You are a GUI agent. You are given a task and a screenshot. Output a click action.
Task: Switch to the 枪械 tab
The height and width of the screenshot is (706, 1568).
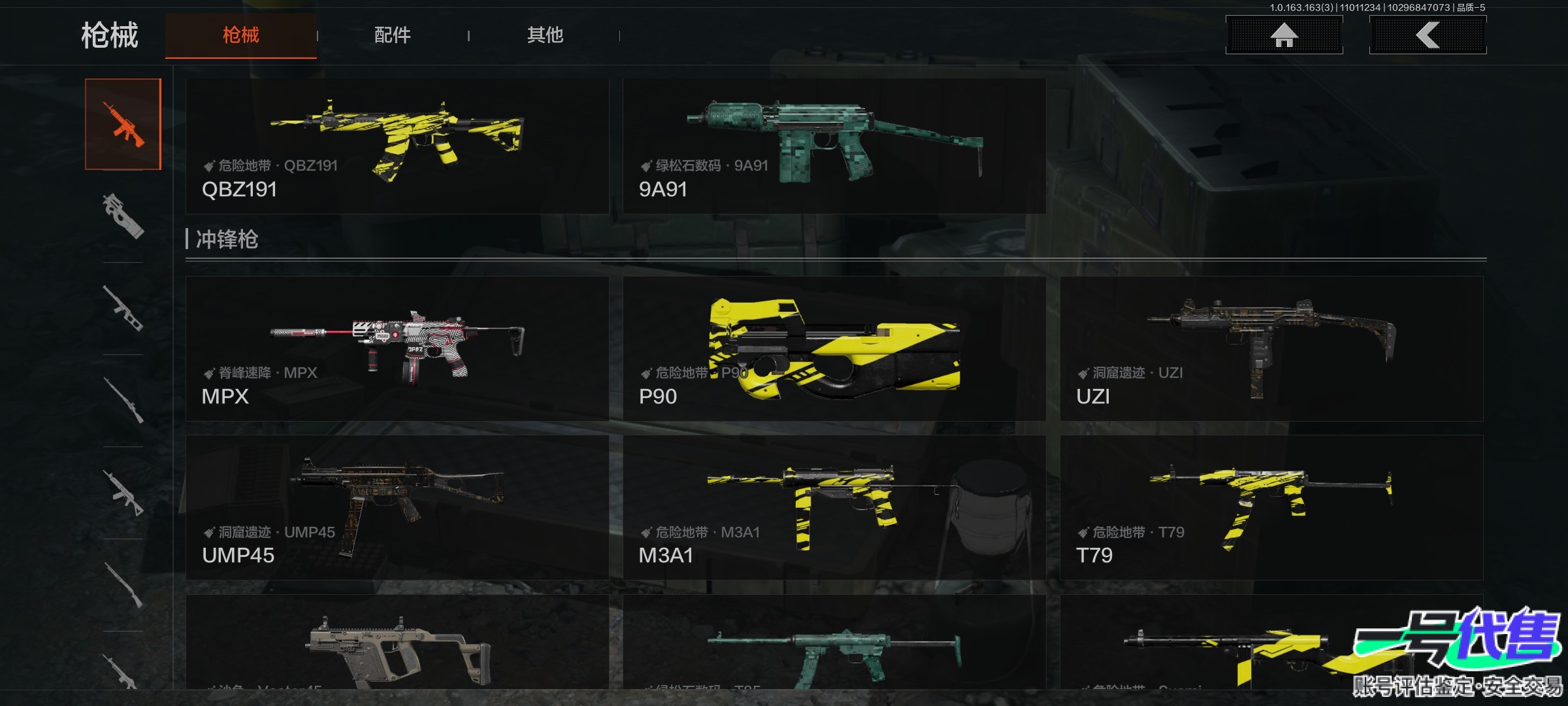click(x=240, y=35)
